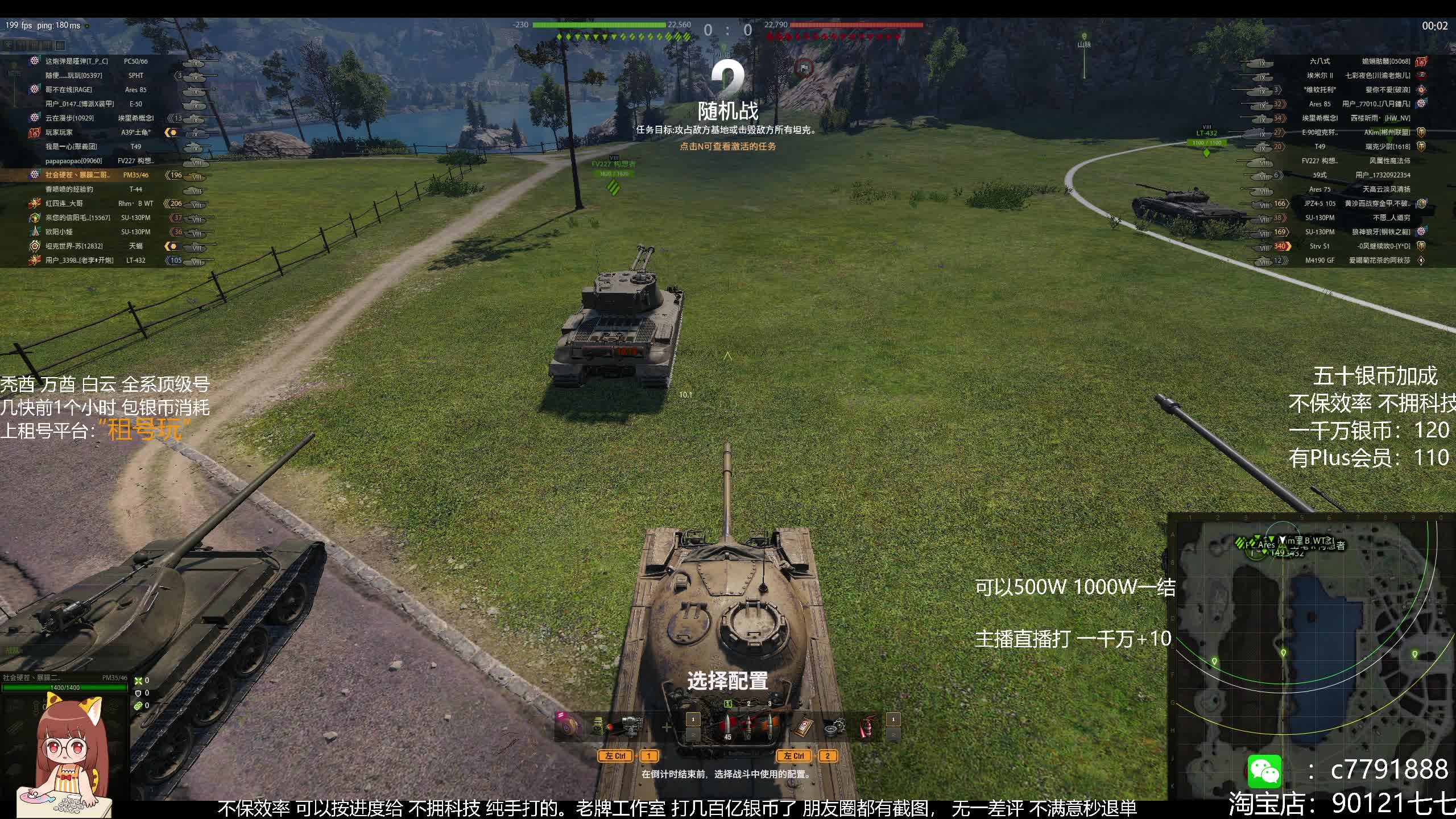Viewport: 1456px width, 819px height.
Task: Activate the first aid kit consumable
Action: (x=803, y=726)
